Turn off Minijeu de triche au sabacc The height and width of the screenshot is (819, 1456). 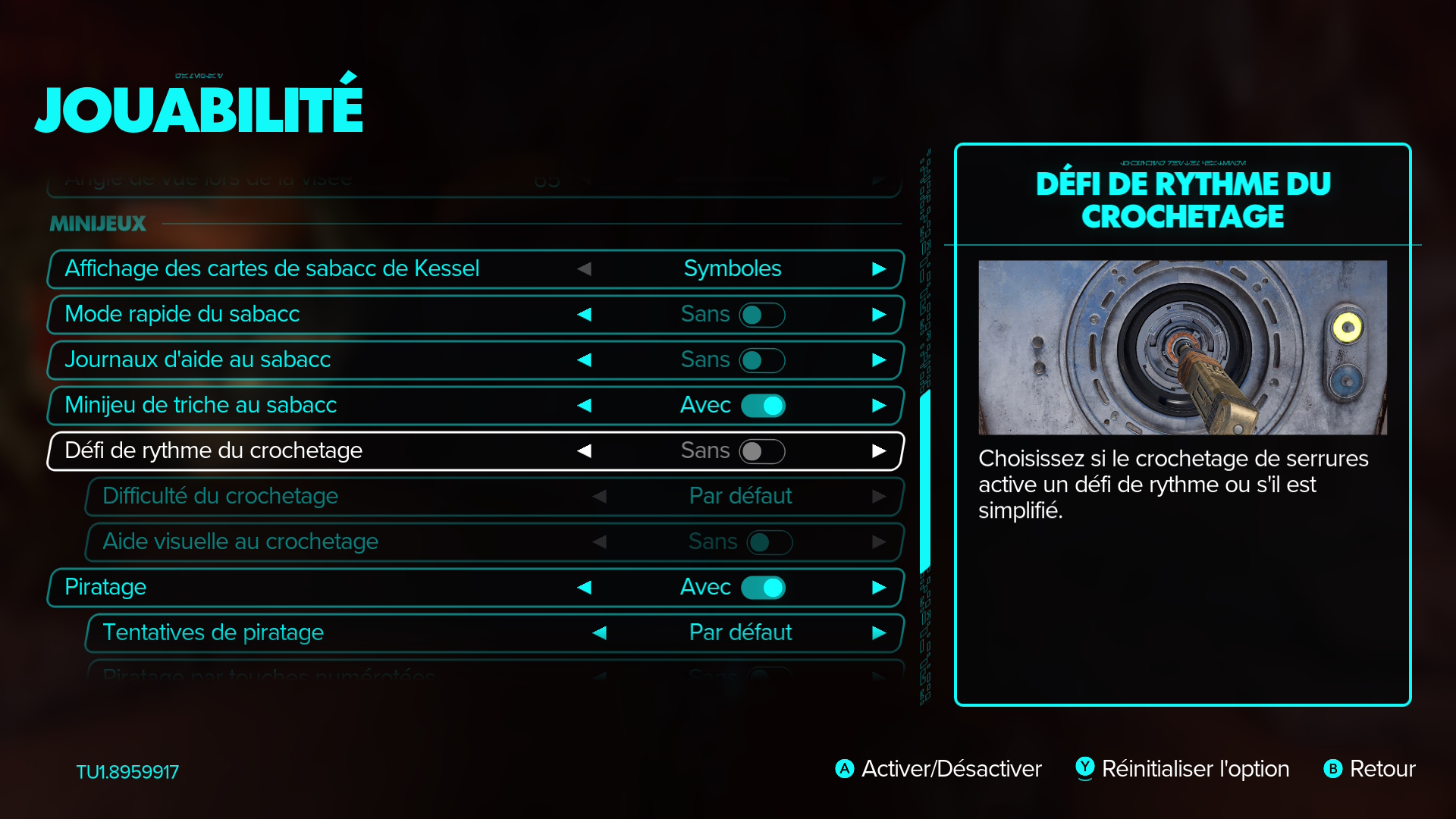[763, 406]
